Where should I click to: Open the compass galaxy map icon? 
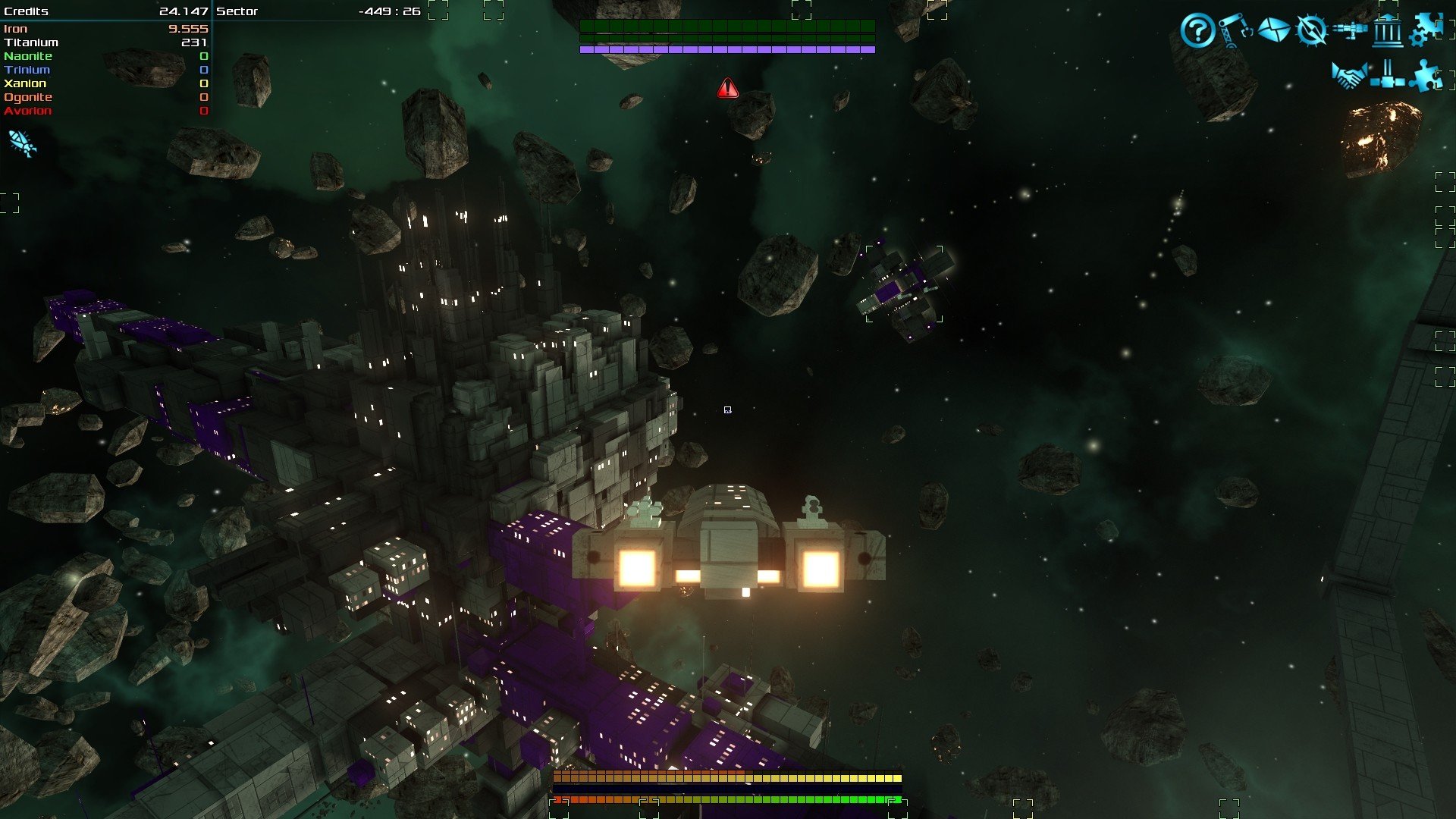[x=1311, y=30]
